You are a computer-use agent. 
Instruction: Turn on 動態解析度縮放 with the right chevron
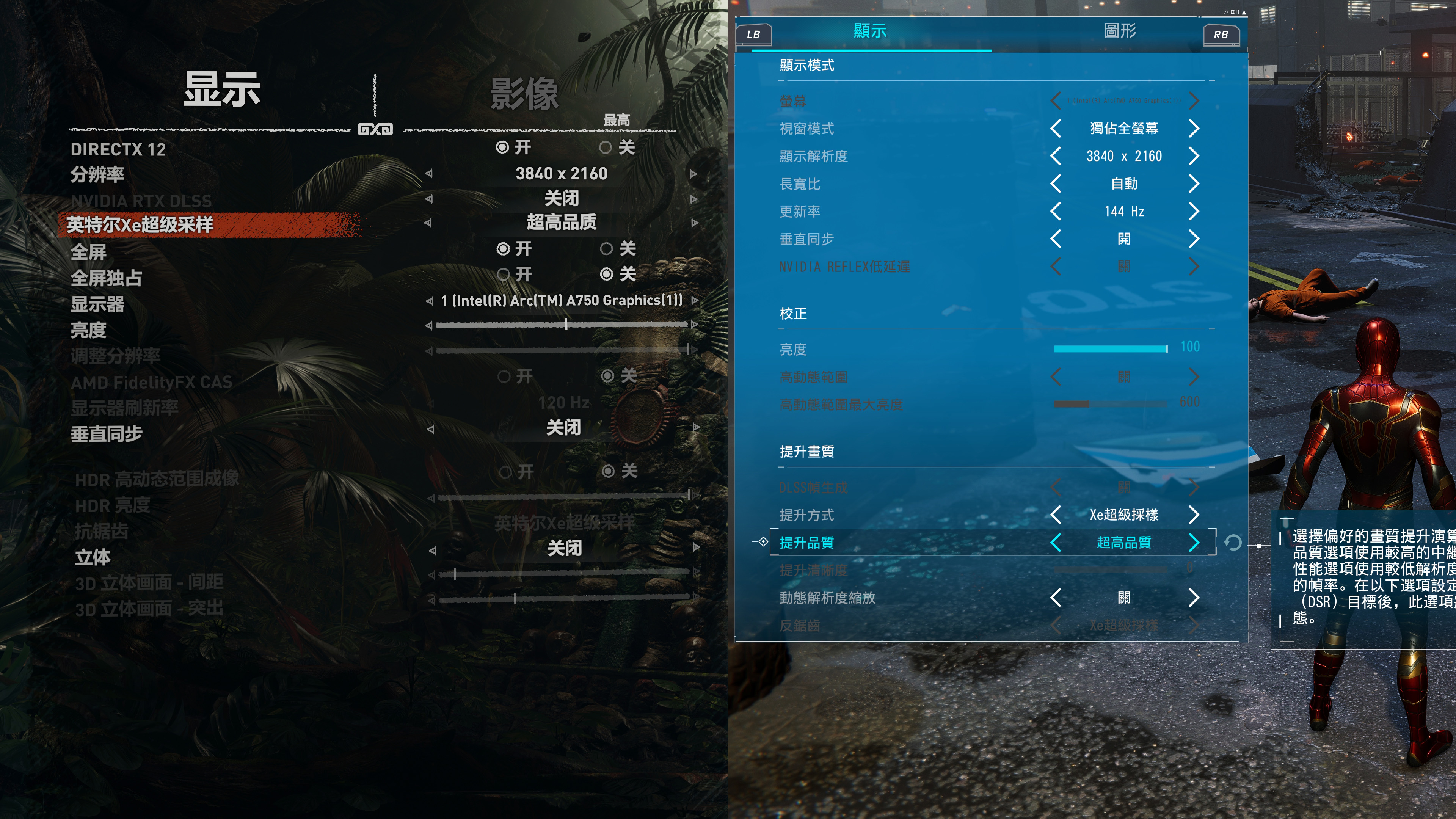1194,598
